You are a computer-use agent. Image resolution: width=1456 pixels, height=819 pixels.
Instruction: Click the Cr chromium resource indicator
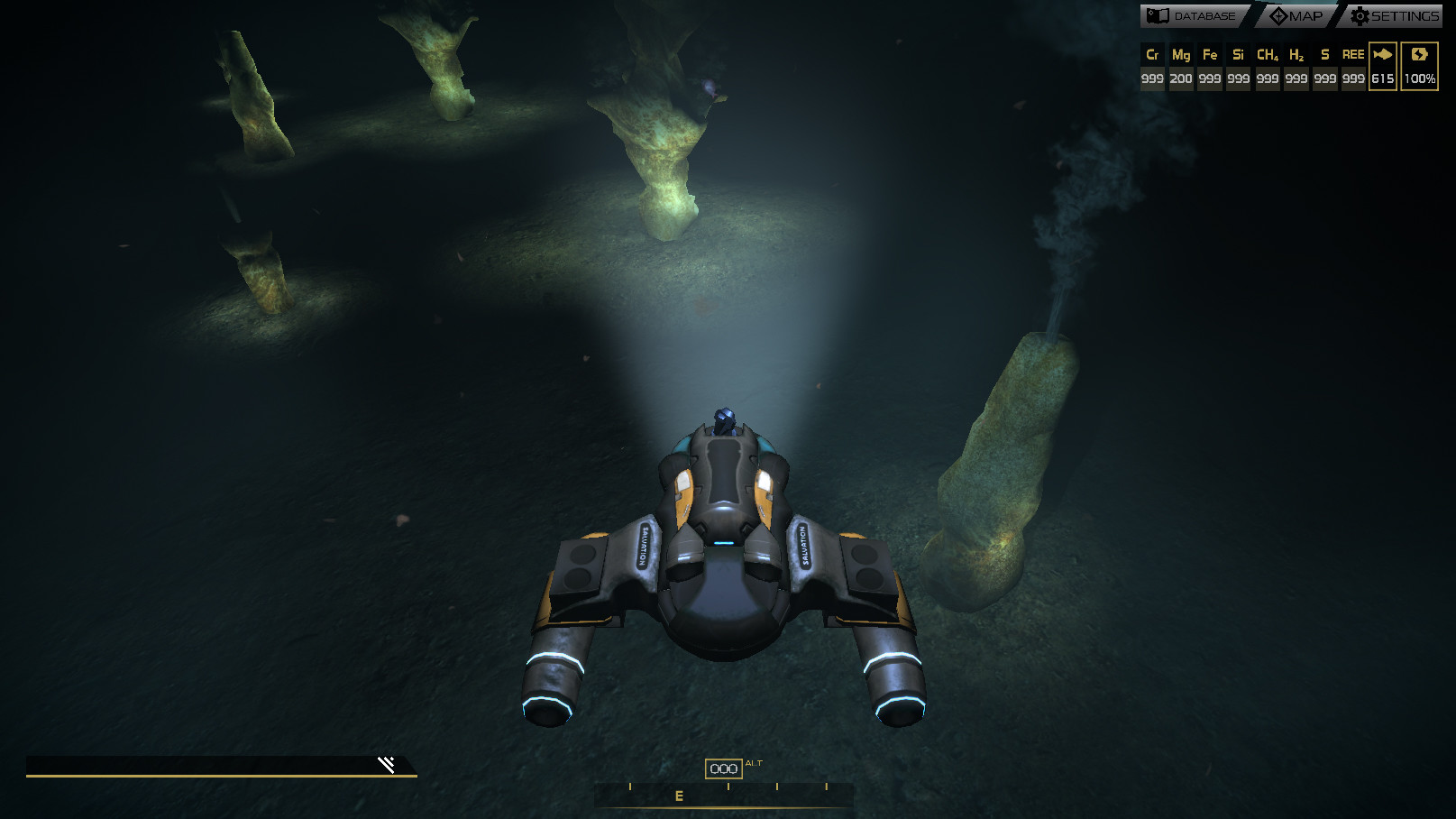(1153, 54)
